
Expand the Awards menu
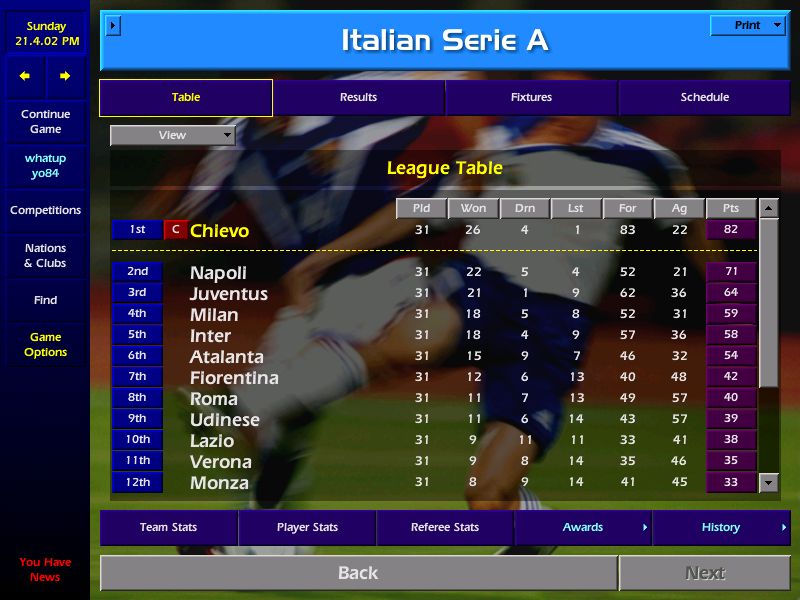coord(583,527)
